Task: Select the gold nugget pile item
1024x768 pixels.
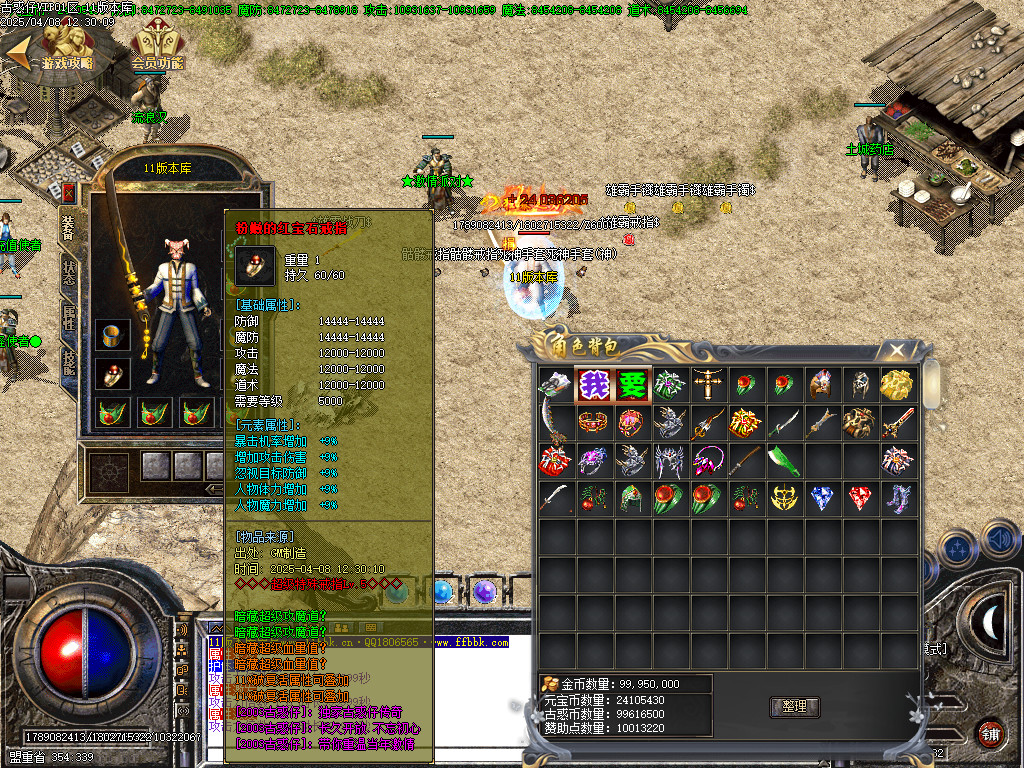Action: [x=897, y=384]
